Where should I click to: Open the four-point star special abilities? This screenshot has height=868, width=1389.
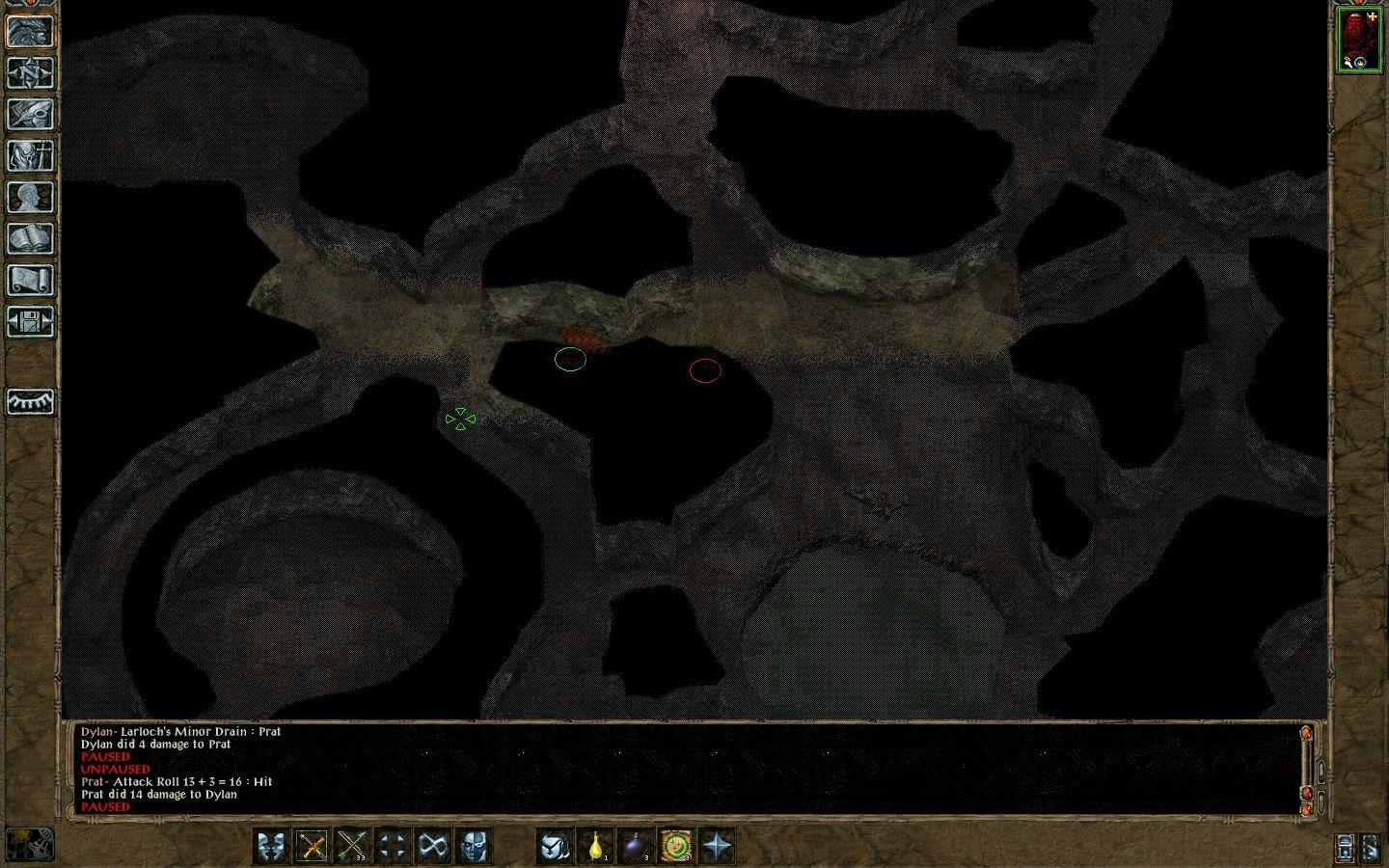coord(718,847)
